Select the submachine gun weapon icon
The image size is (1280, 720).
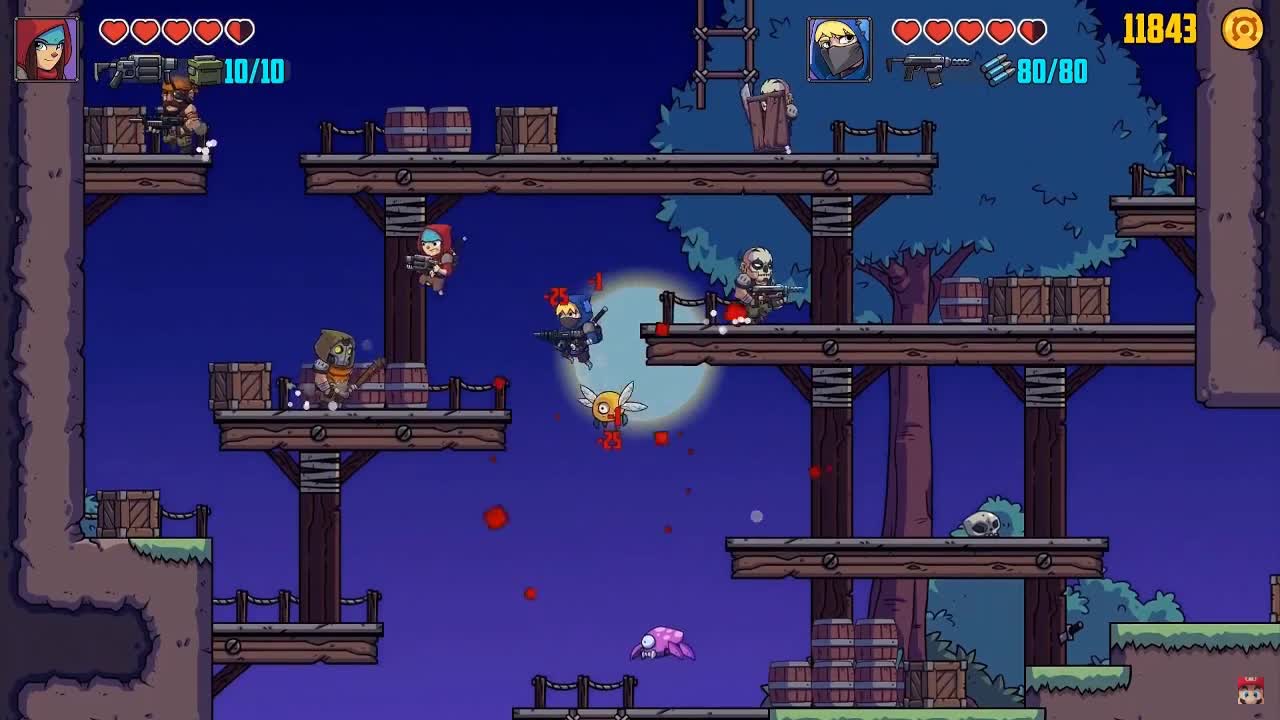pos(926,69)
